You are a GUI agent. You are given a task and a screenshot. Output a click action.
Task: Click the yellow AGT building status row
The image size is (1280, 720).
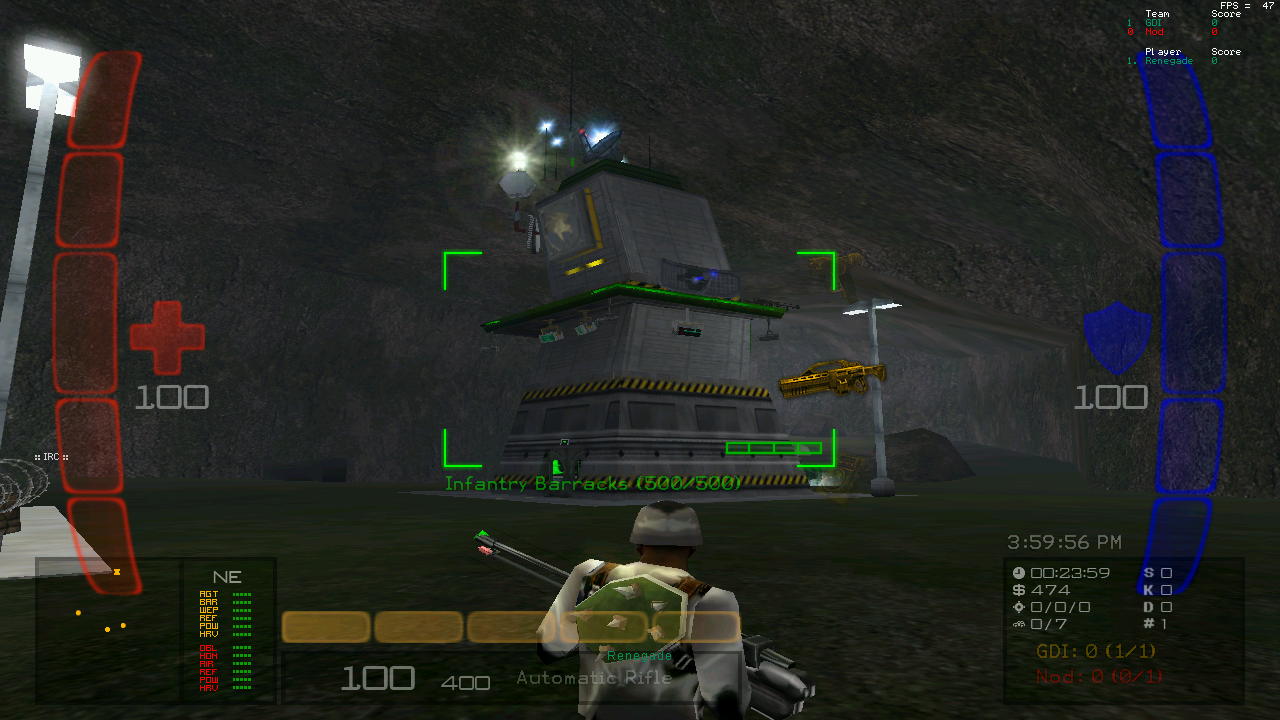click(x=225, y=594)
